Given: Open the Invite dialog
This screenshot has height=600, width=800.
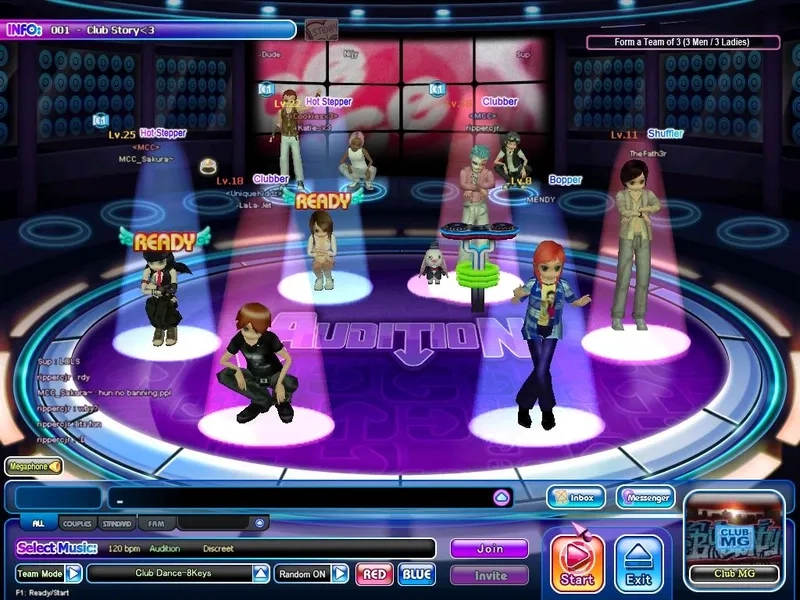Looking at the screenshot, I should coord(489,575).
